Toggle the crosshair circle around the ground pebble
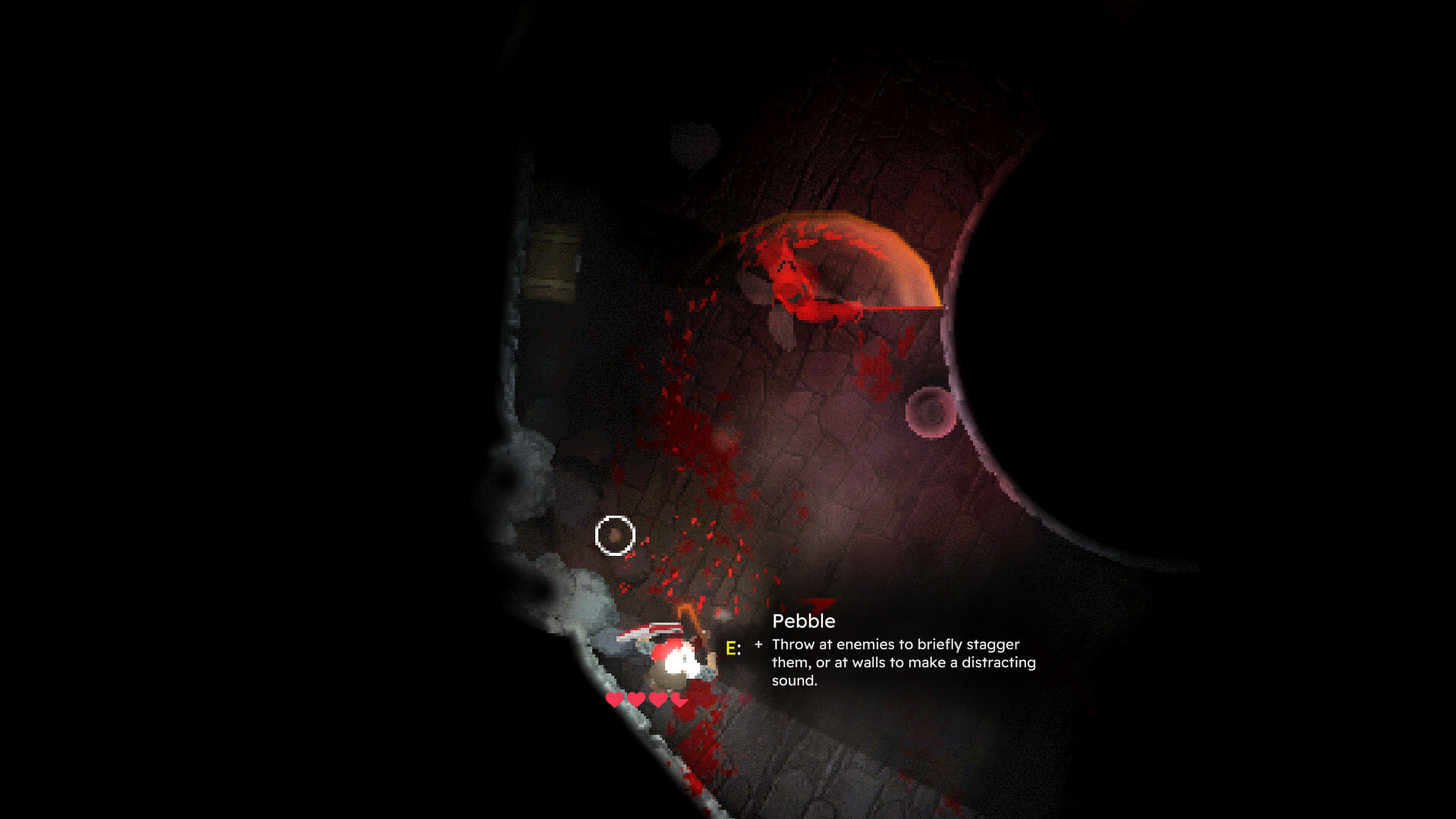This screenshot has width=1456, height=819. (614, 535)
